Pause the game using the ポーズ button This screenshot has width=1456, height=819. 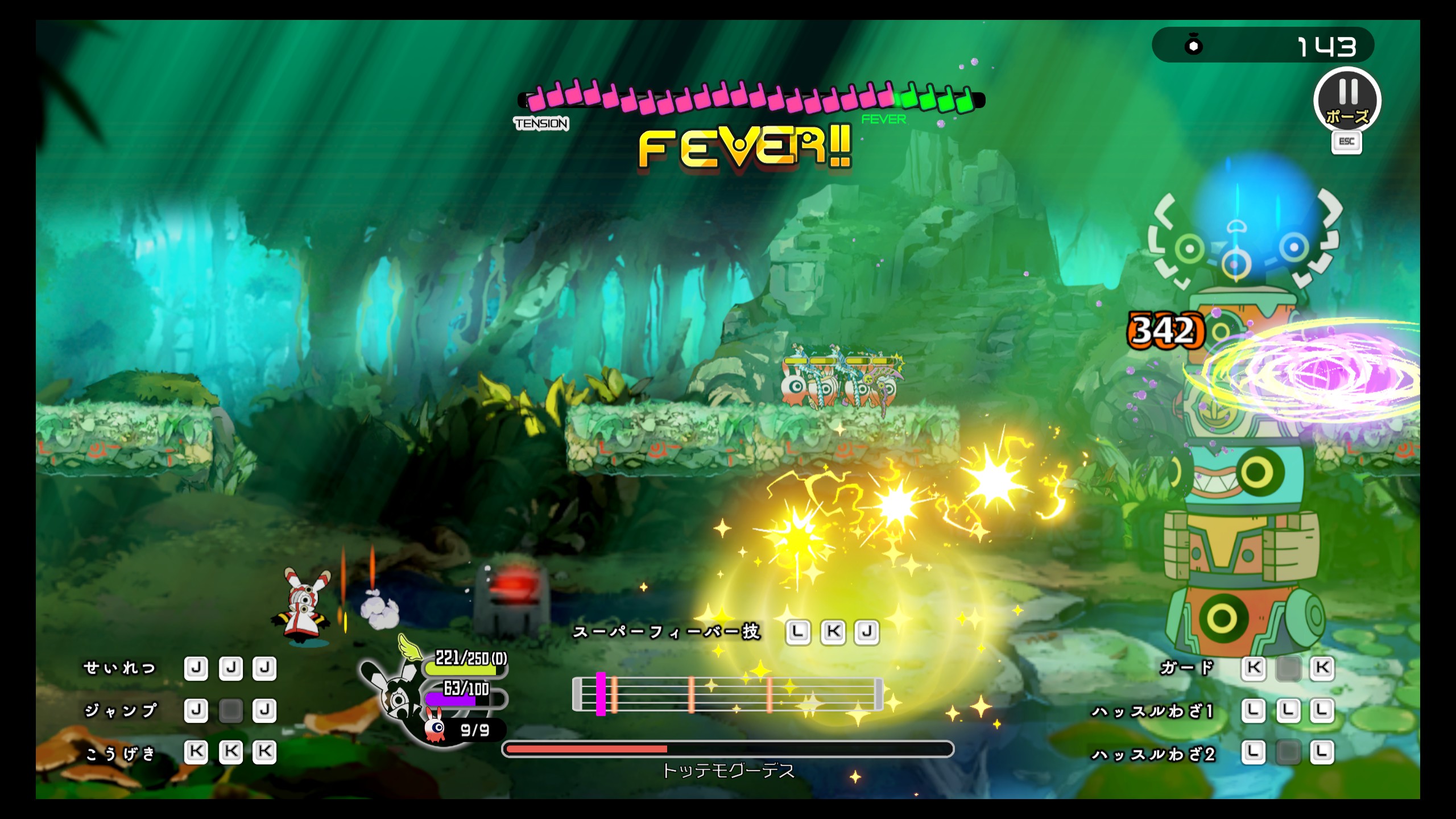pyautogui.click(x=1347, y=101)
